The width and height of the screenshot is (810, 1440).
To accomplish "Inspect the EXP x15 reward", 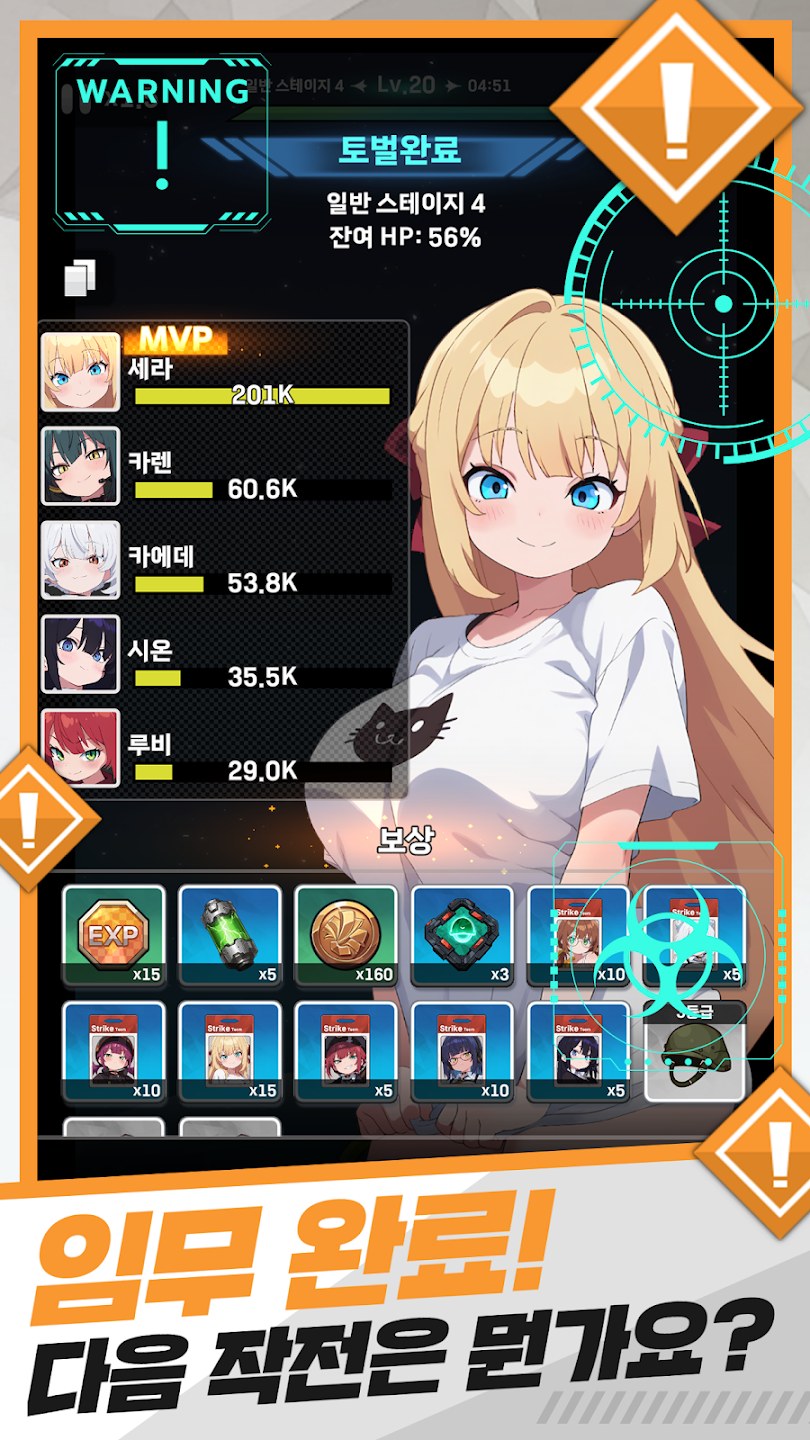I will (x=113, y=936).
